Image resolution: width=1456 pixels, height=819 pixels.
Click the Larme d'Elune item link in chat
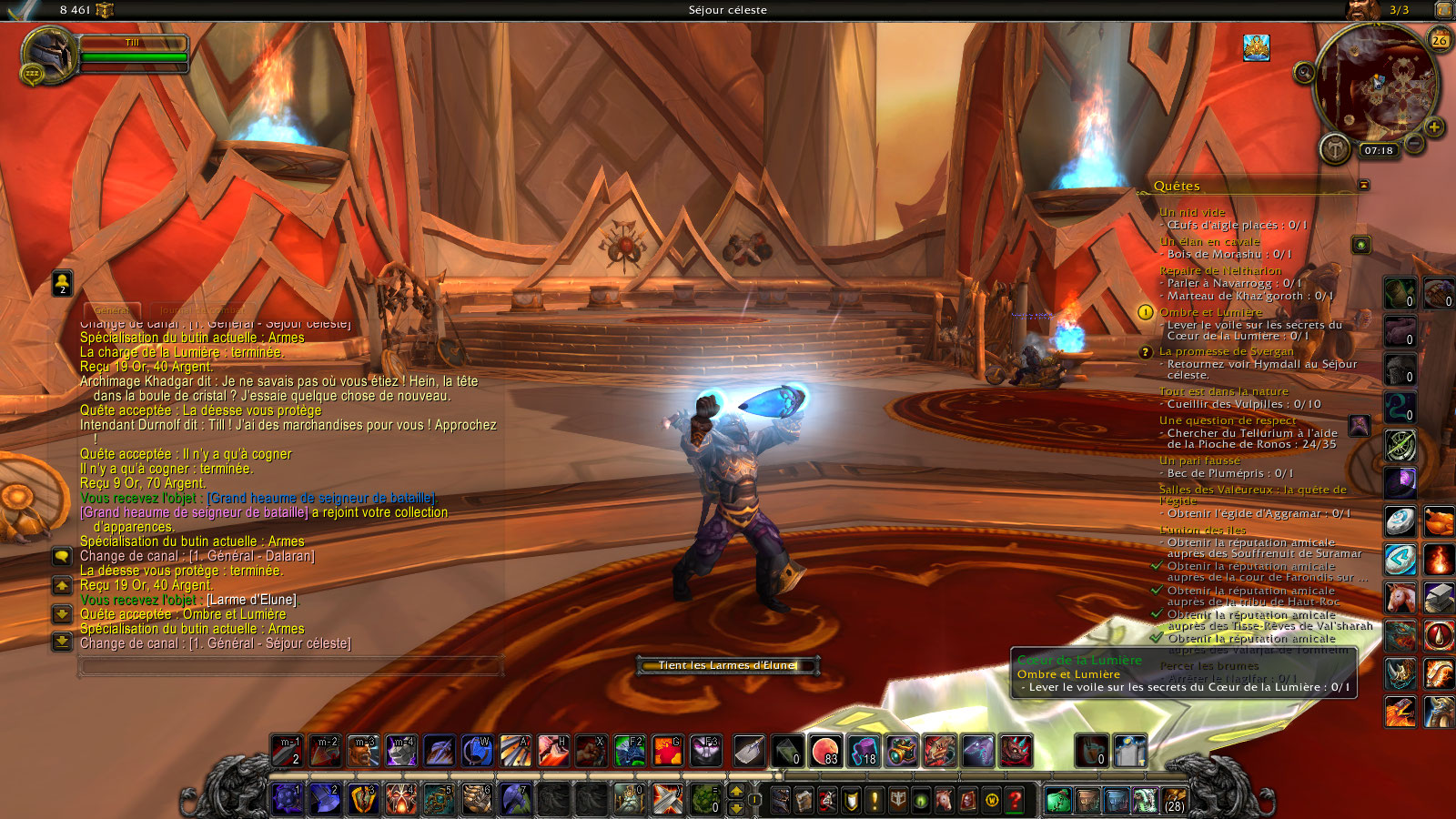[251, 600]
